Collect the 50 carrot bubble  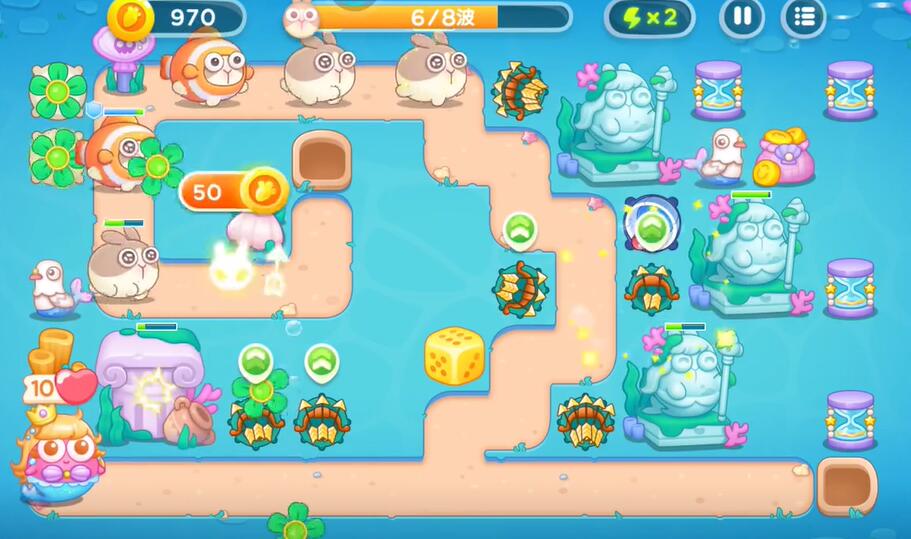tap(233, 190)
